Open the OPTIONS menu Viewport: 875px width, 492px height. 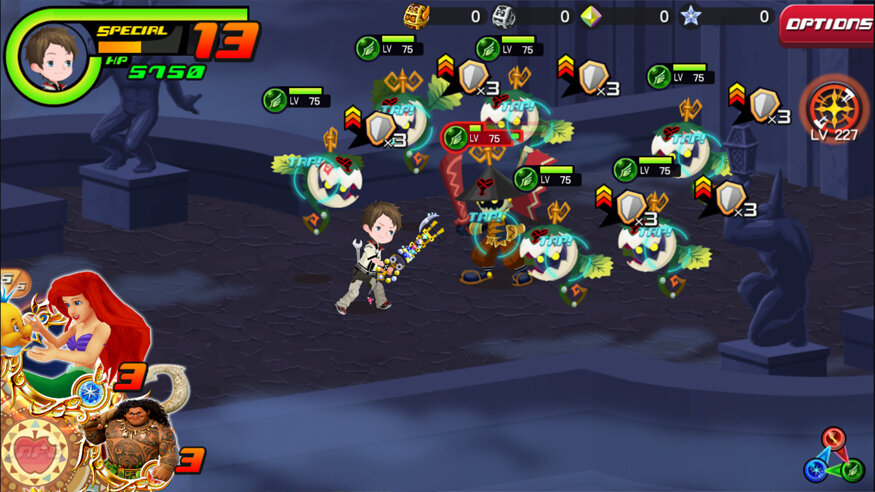pyautogui.click(x=826, y=25)
